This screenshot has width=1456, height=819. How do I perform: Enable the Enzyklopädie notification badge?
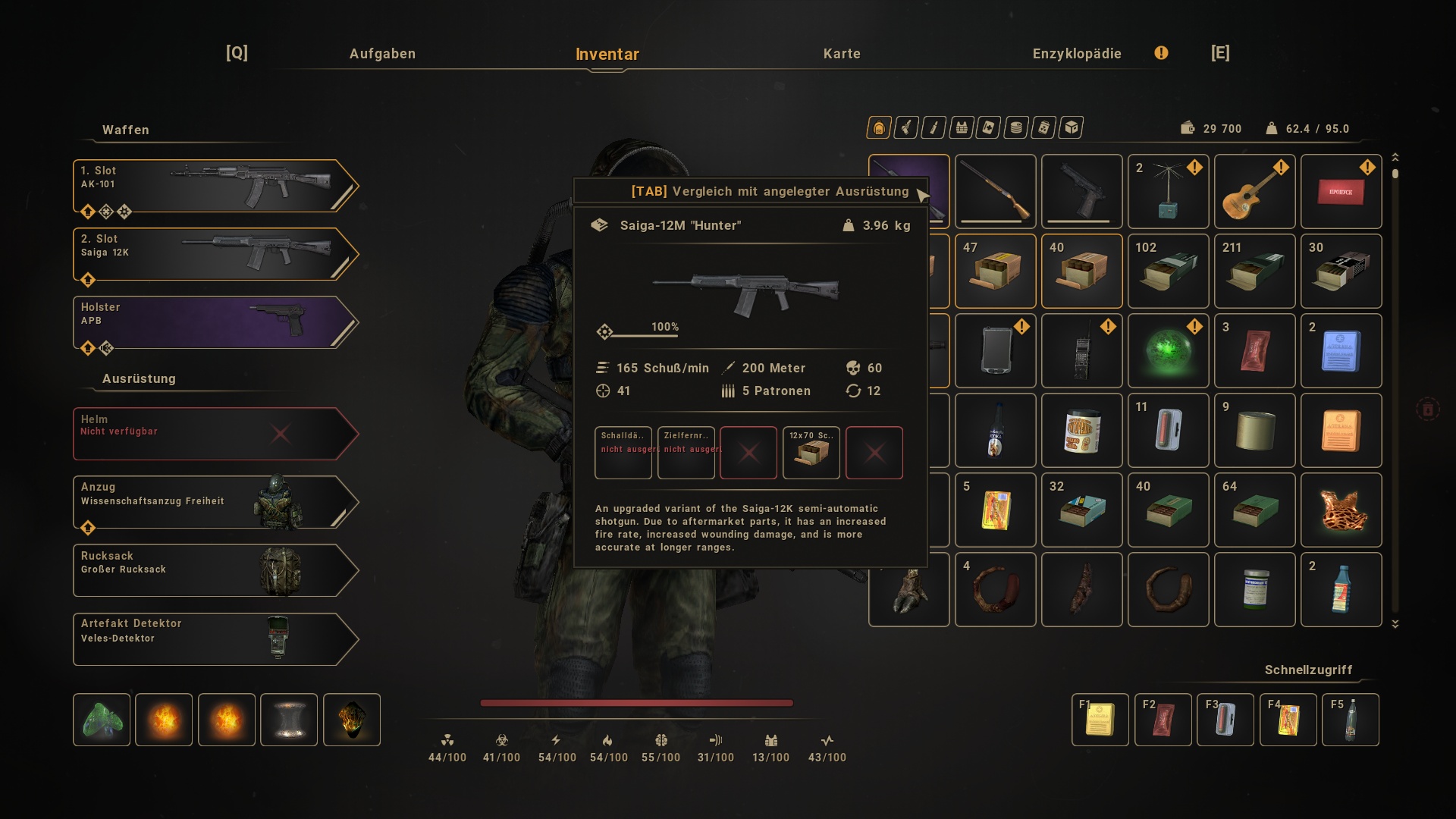click(x=1161, y=54)
